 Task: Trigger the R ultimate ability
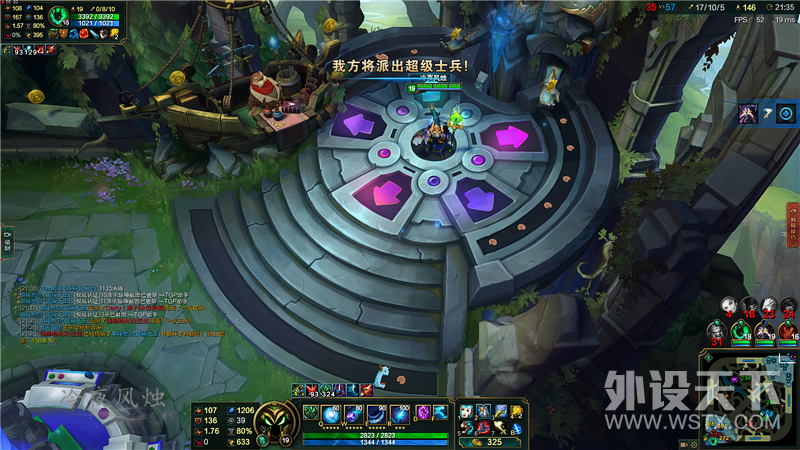tap(401, 414)
